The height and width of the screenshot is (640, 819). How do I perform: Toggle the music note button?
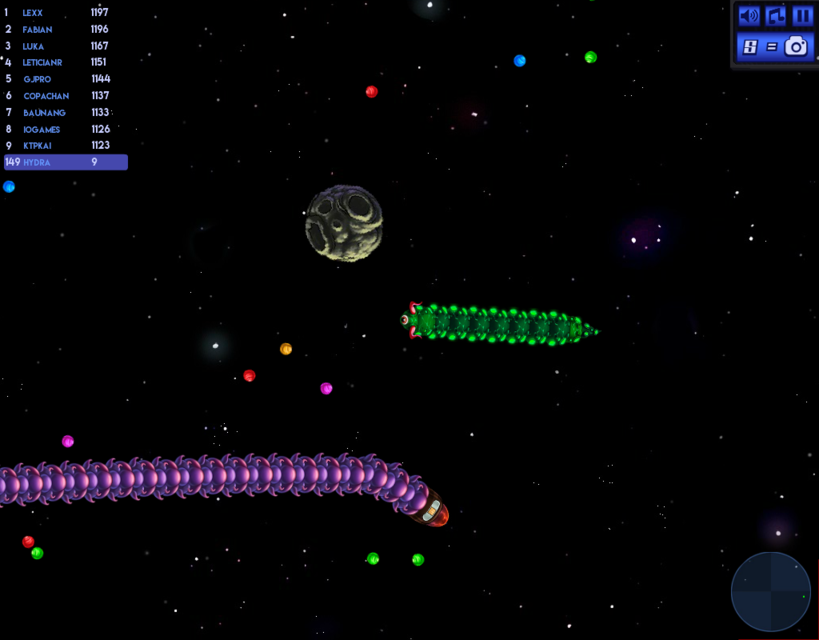pos(776,16)
